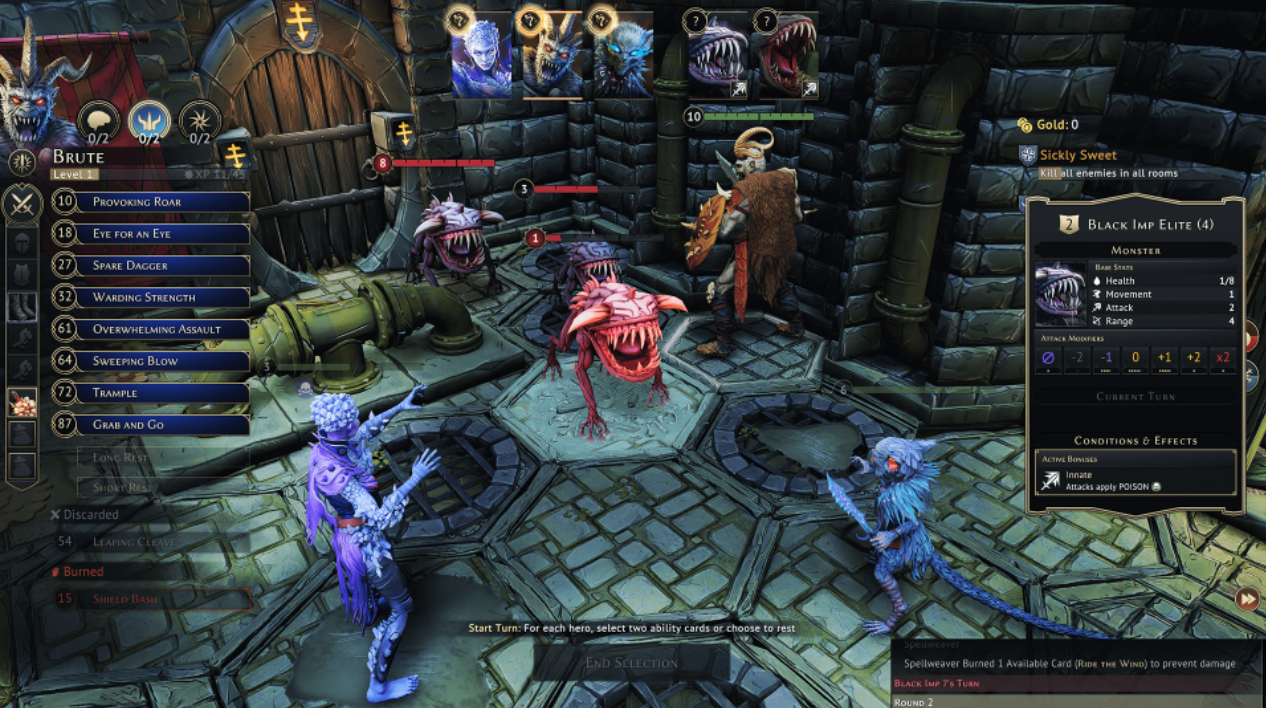Open the crossed swords ability cards tab
This screenshot has height=708, width=1266.
coord(22,205)
